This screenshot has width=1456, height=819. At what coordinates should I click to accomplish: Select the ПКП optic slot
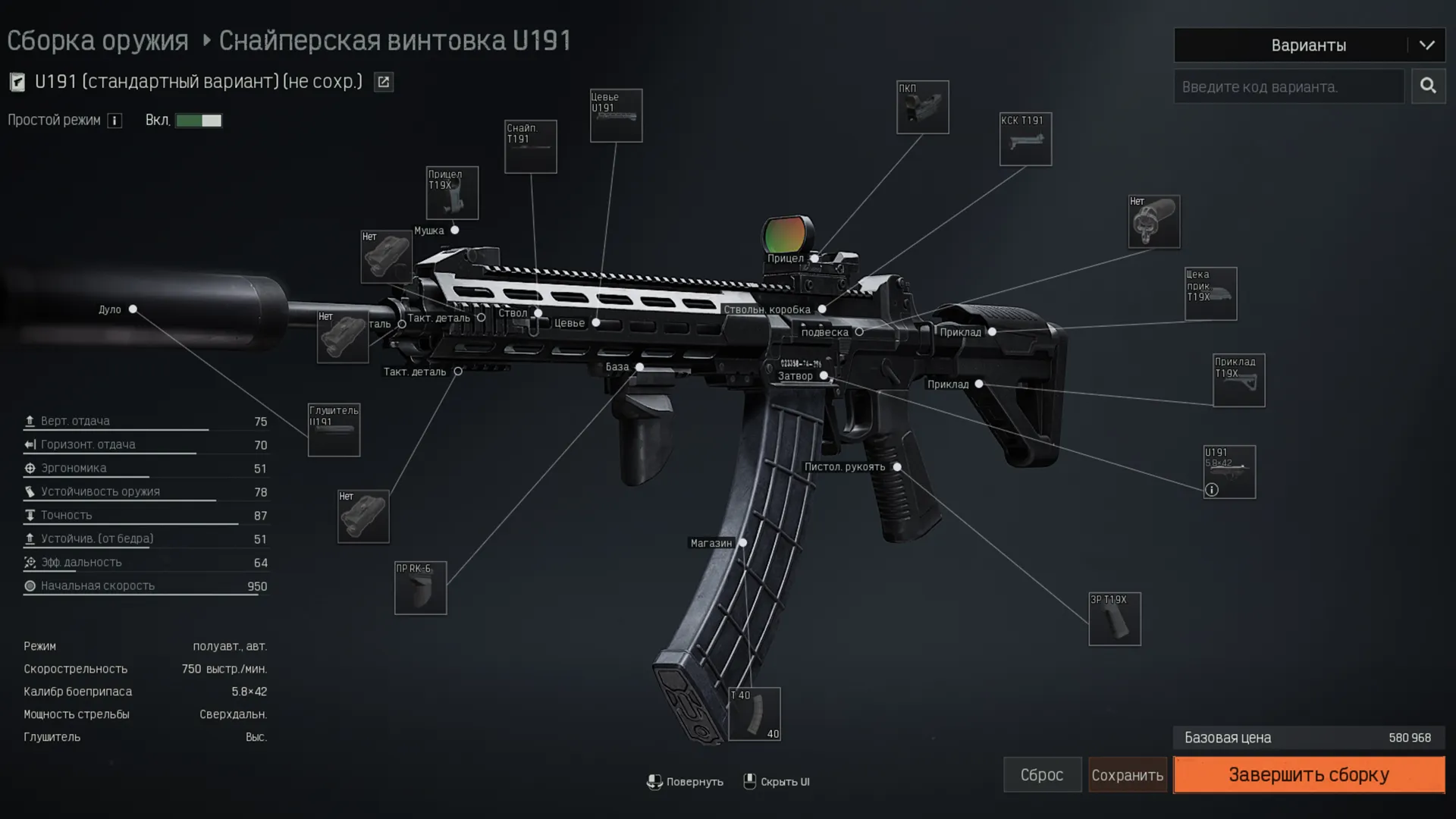pyautogui.click(x=922, y=107)
